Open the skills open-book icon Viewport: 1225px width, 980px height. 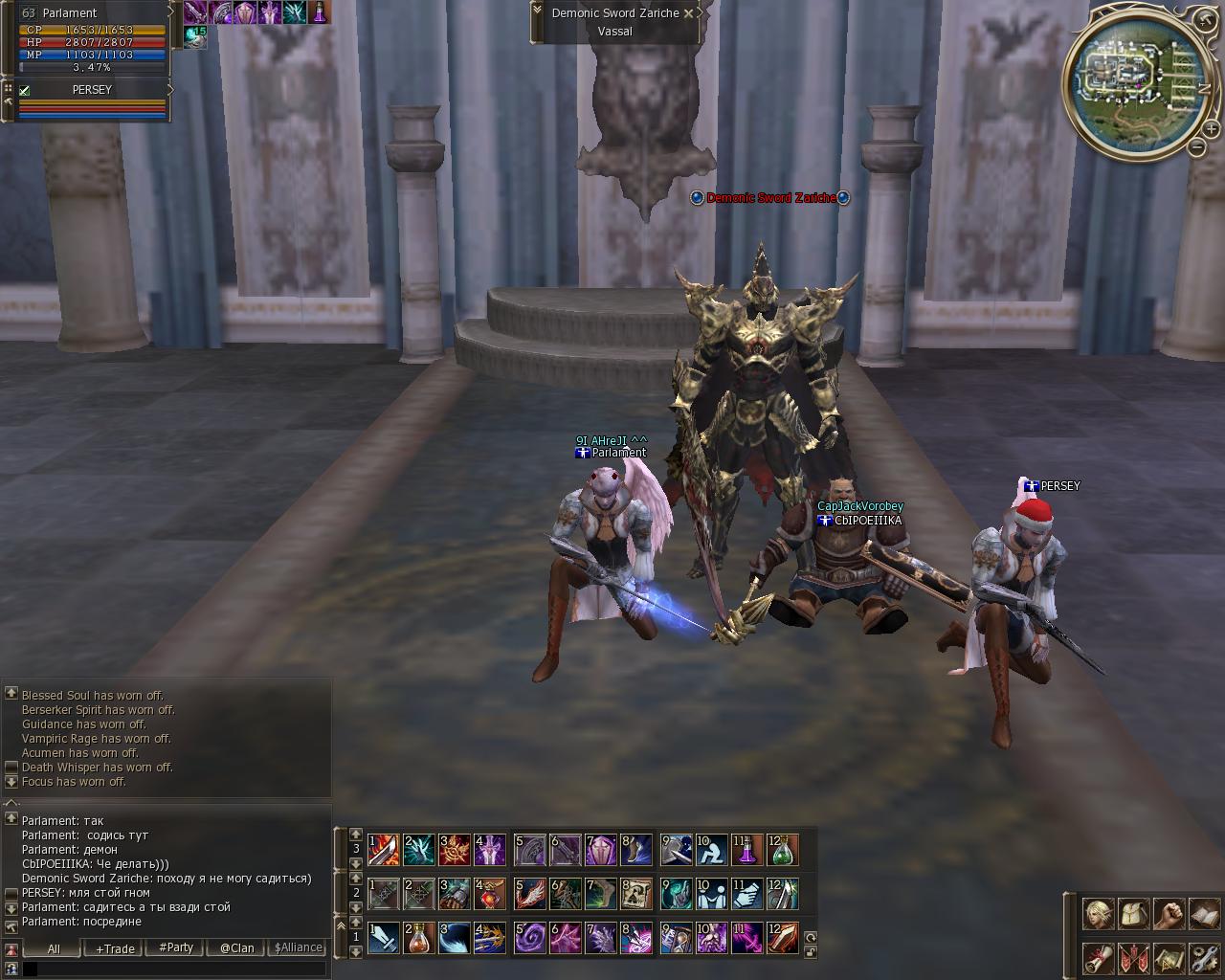tap(1204, 914)
